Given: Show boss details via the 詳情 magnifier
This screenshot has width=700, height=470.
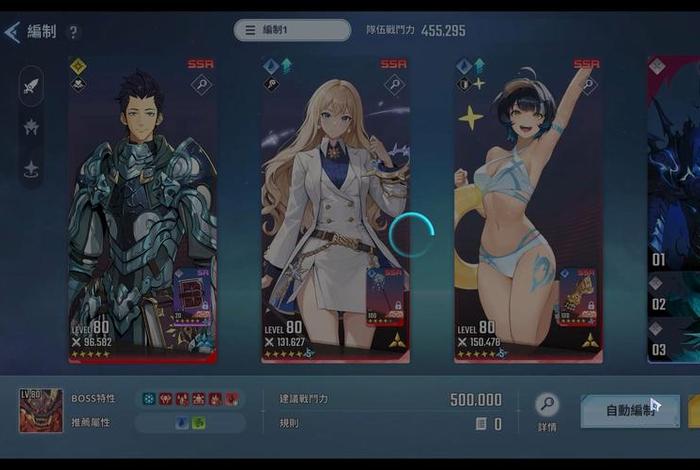Looking at the screenshot, I should coord(547,405).
